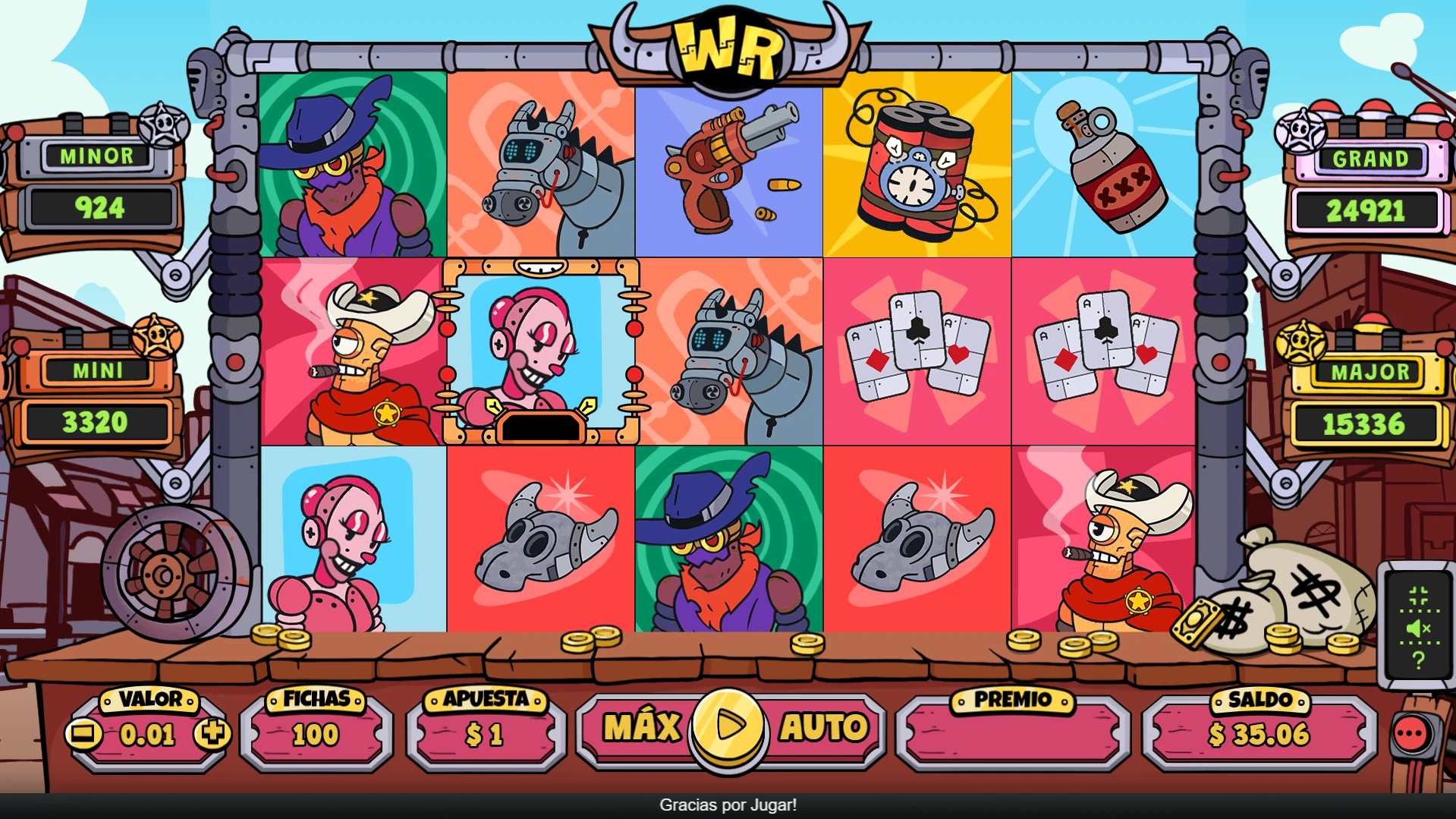Open the help question mark icon
The image size is (1456, 819).
[x=1418, y=660]
